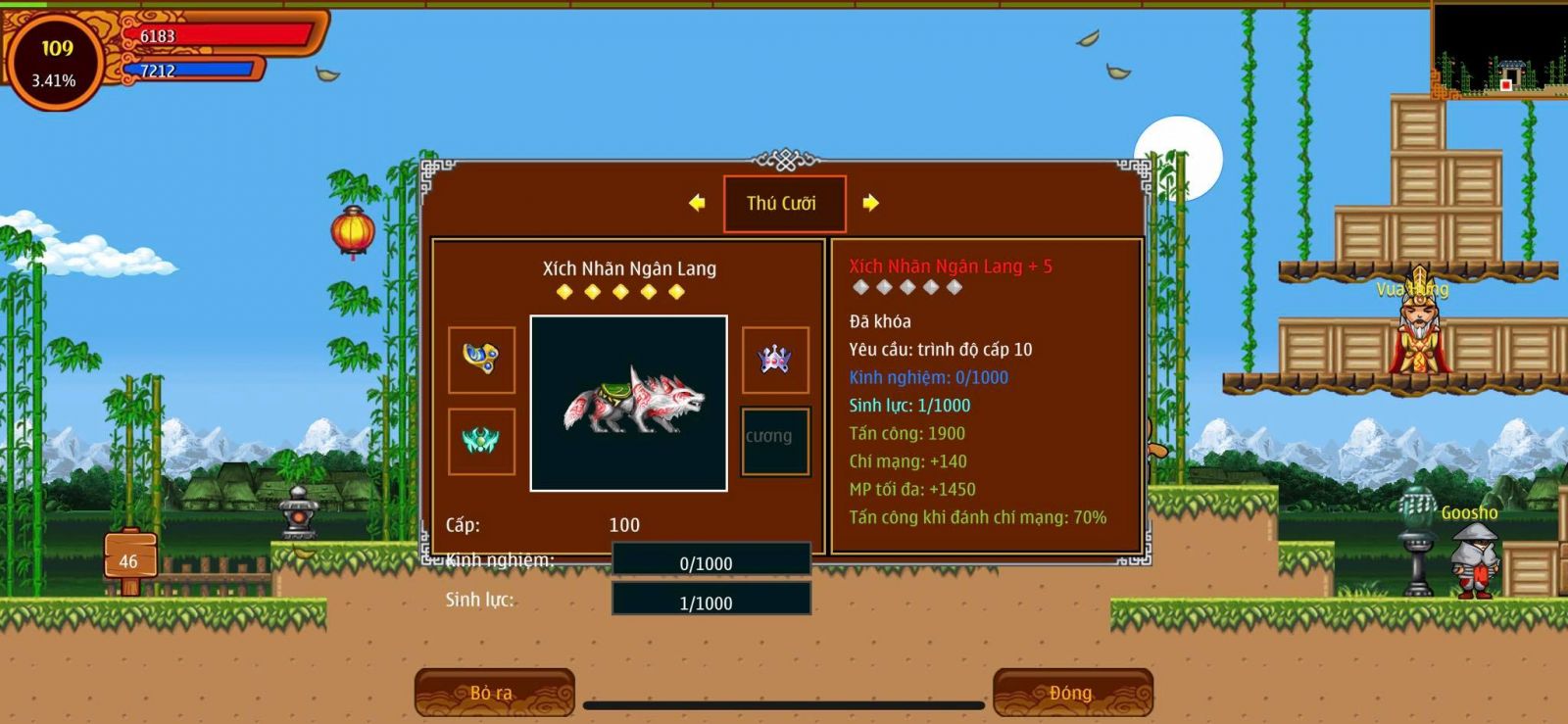Click the right yellow arrow beside Thú Cưỡi
The height and width of the screenshot is (724, 1568).
[x=870, y=203]
